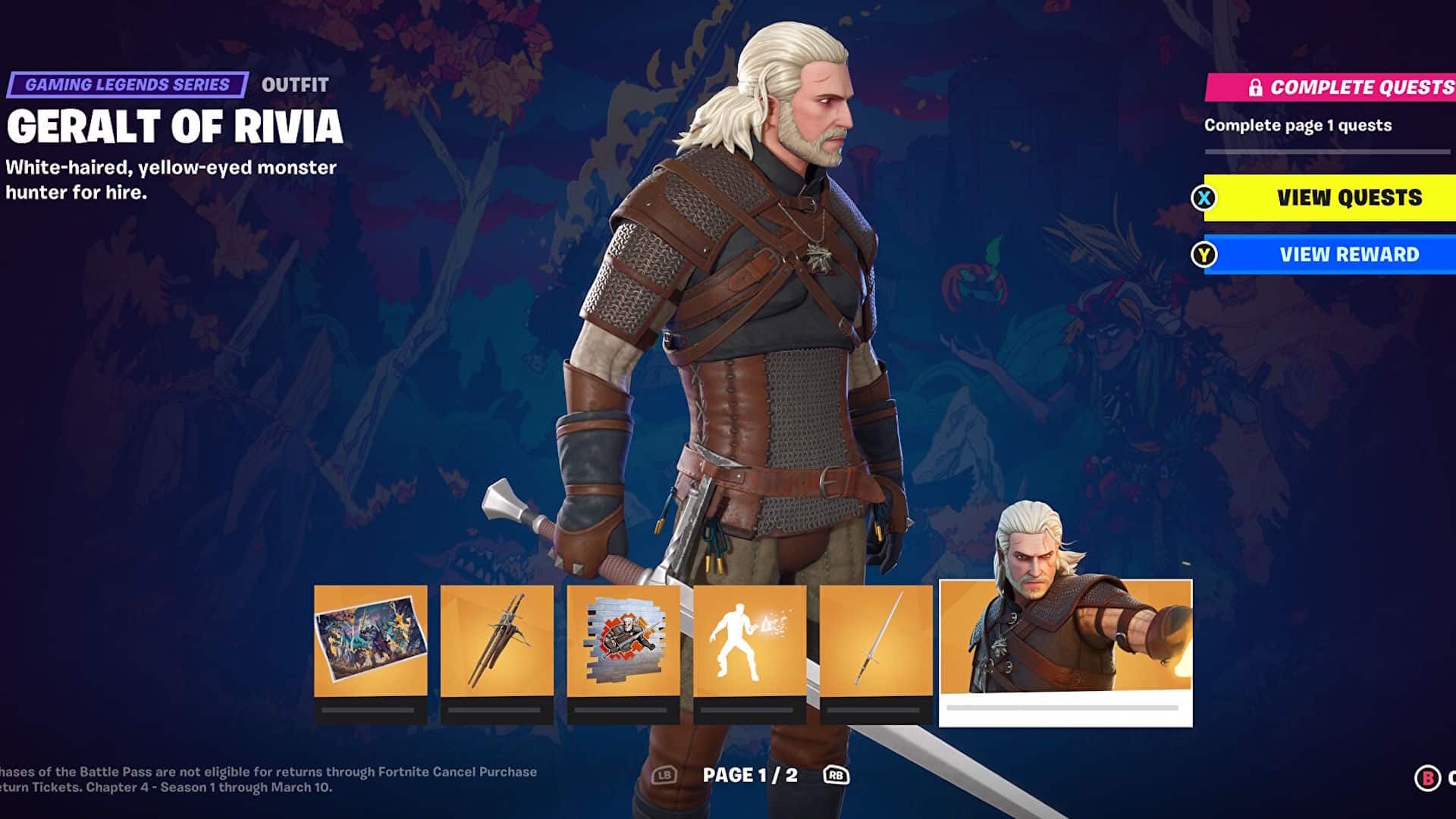Click the VIEW REWARD button
1456x819 pixels.
pyautogui.click(x=1332, y=254)
